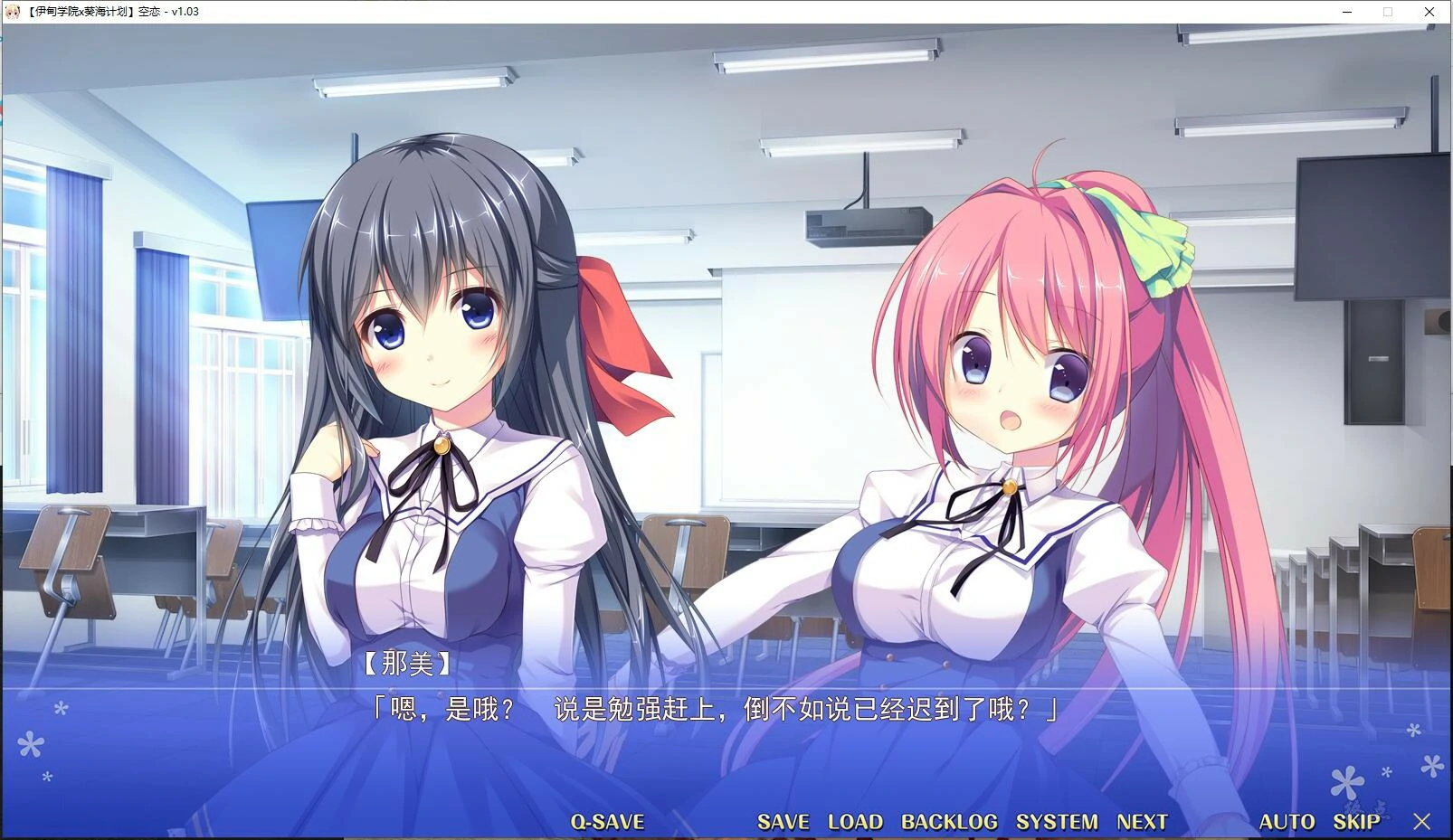Quick save using Q-SAVE
The image size is (1453, 840).
[x=609, y=822]
